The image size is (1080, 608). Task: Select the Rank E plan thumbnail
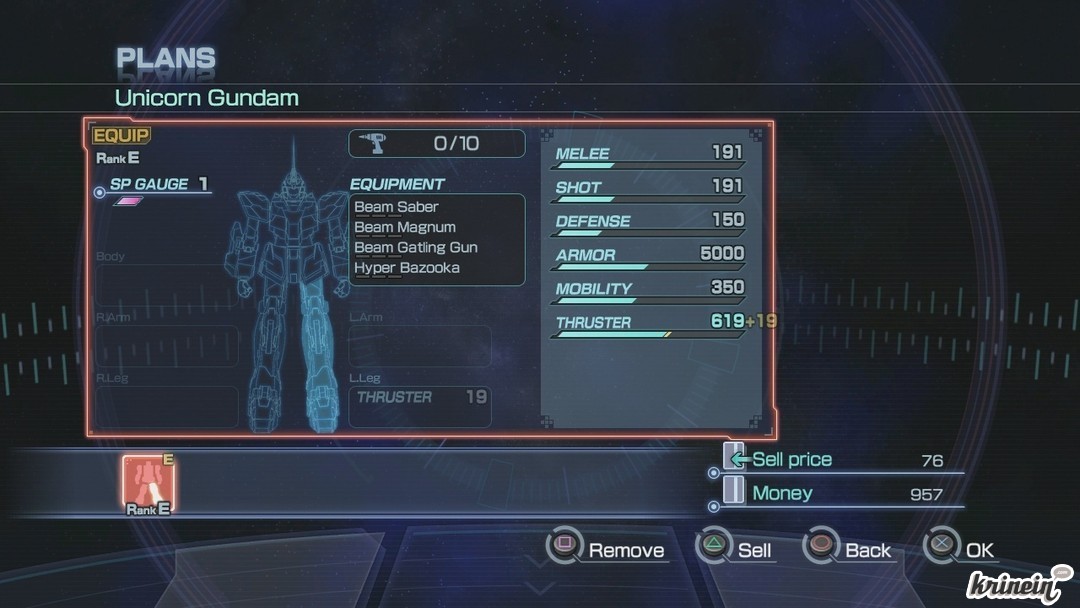coord(148,482)
